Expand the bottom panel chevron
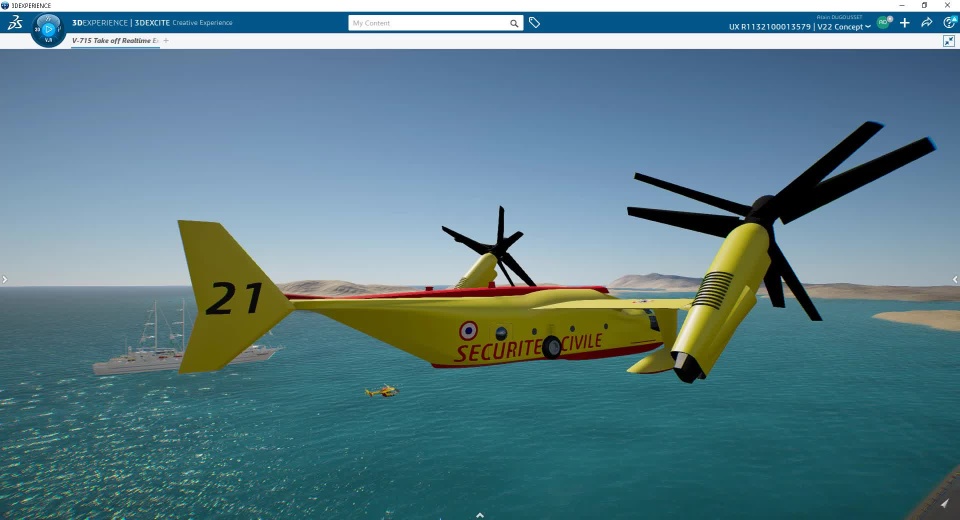Screen dimensions: 960x520 click(480, 515)
